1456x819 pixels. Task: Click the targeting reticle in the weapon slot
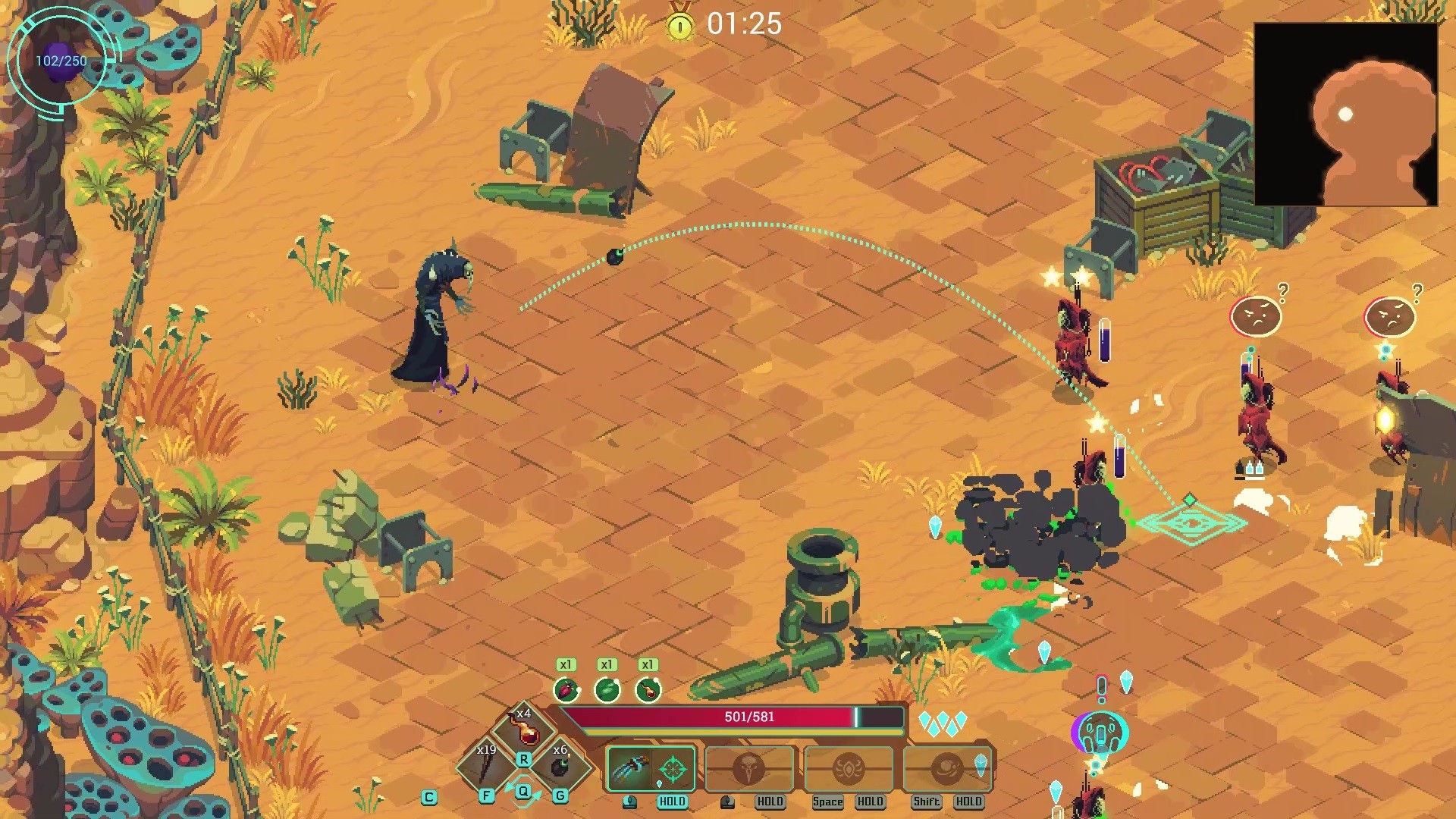point(673,768)
